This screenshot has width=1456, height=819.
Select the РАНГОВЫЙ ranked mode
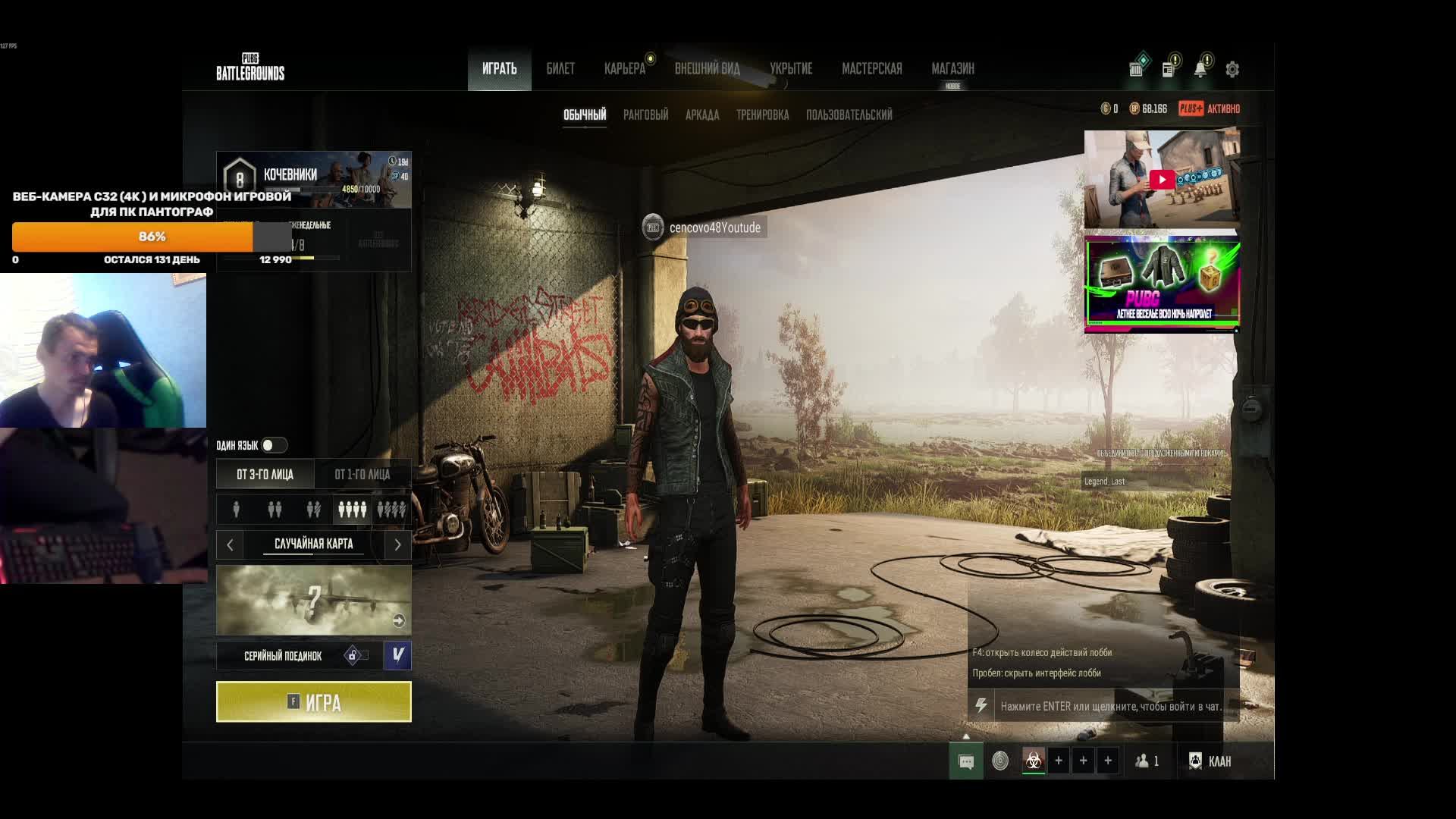[x=645, y=115]
